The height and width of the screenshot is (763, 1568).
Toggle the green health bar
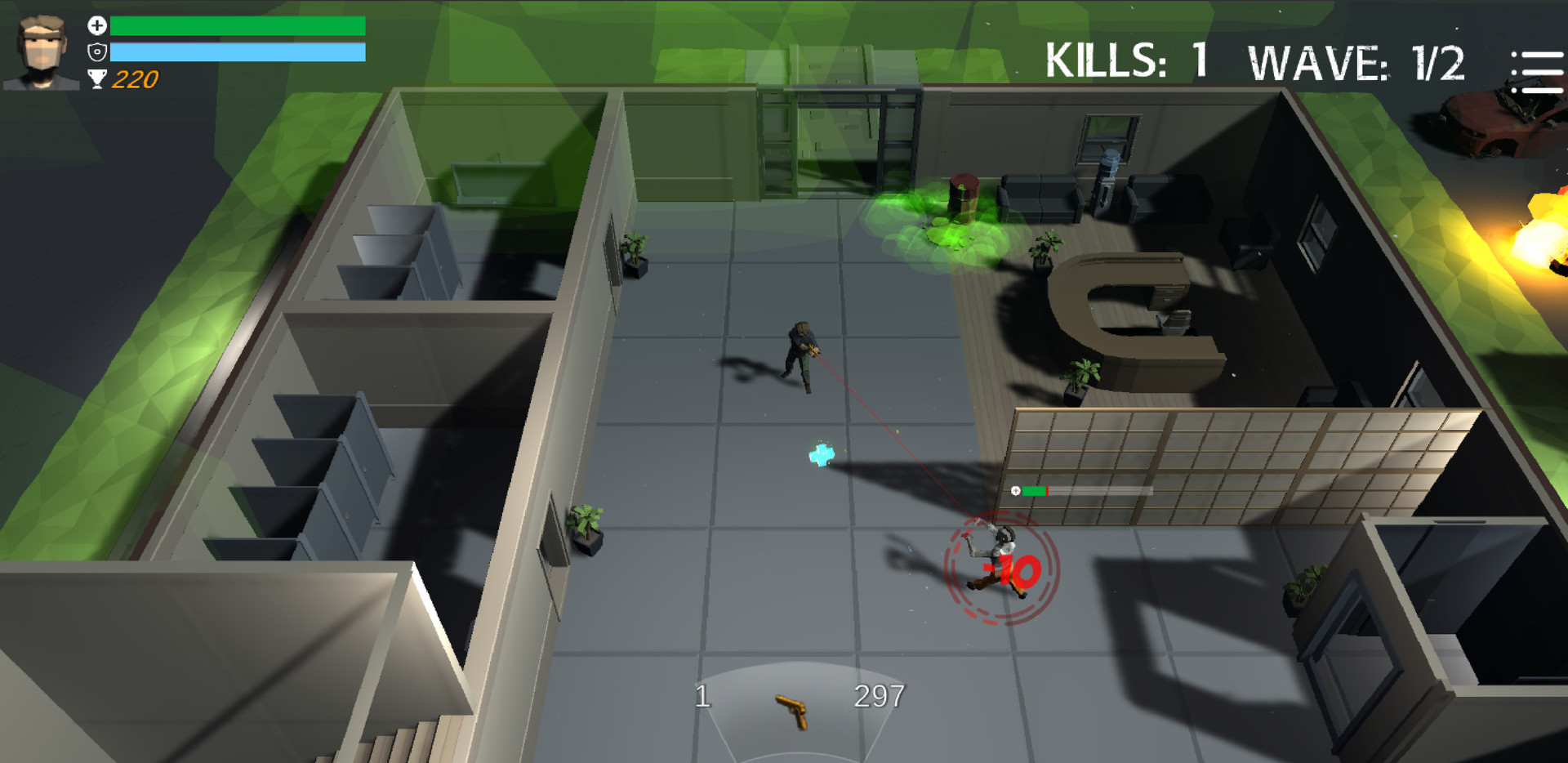click(237, 25)
